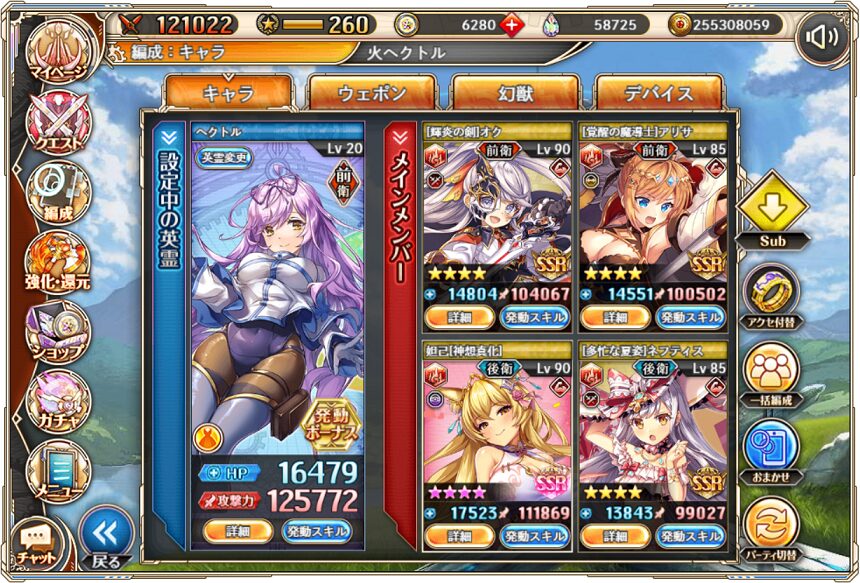The height and width of the screenshot is (583, 860).
Task: Switch to the デバイス tab
Action: 659,93
